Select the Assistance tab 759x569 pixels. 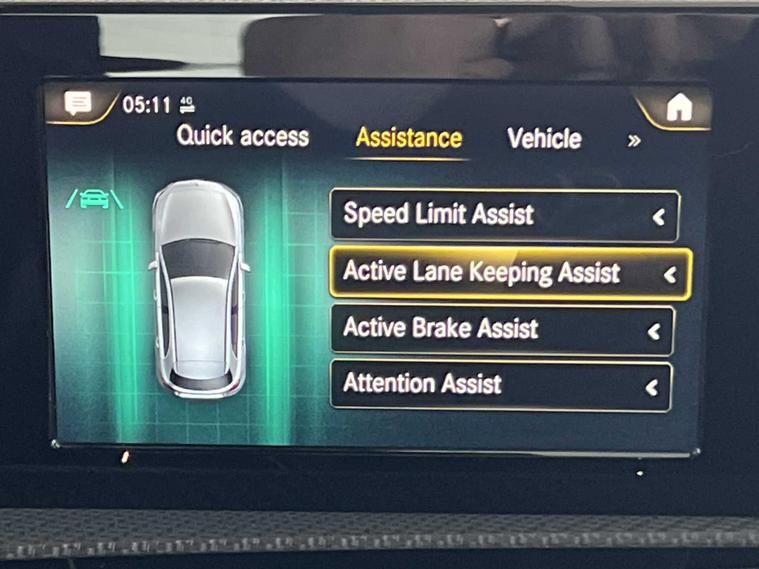[x=409, y=138]
